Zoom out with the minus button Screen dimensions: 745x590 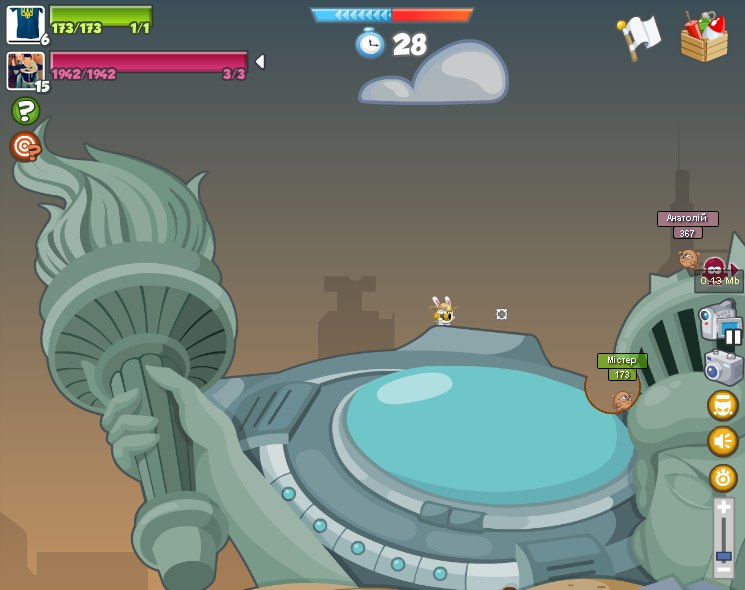pos(723,570)
